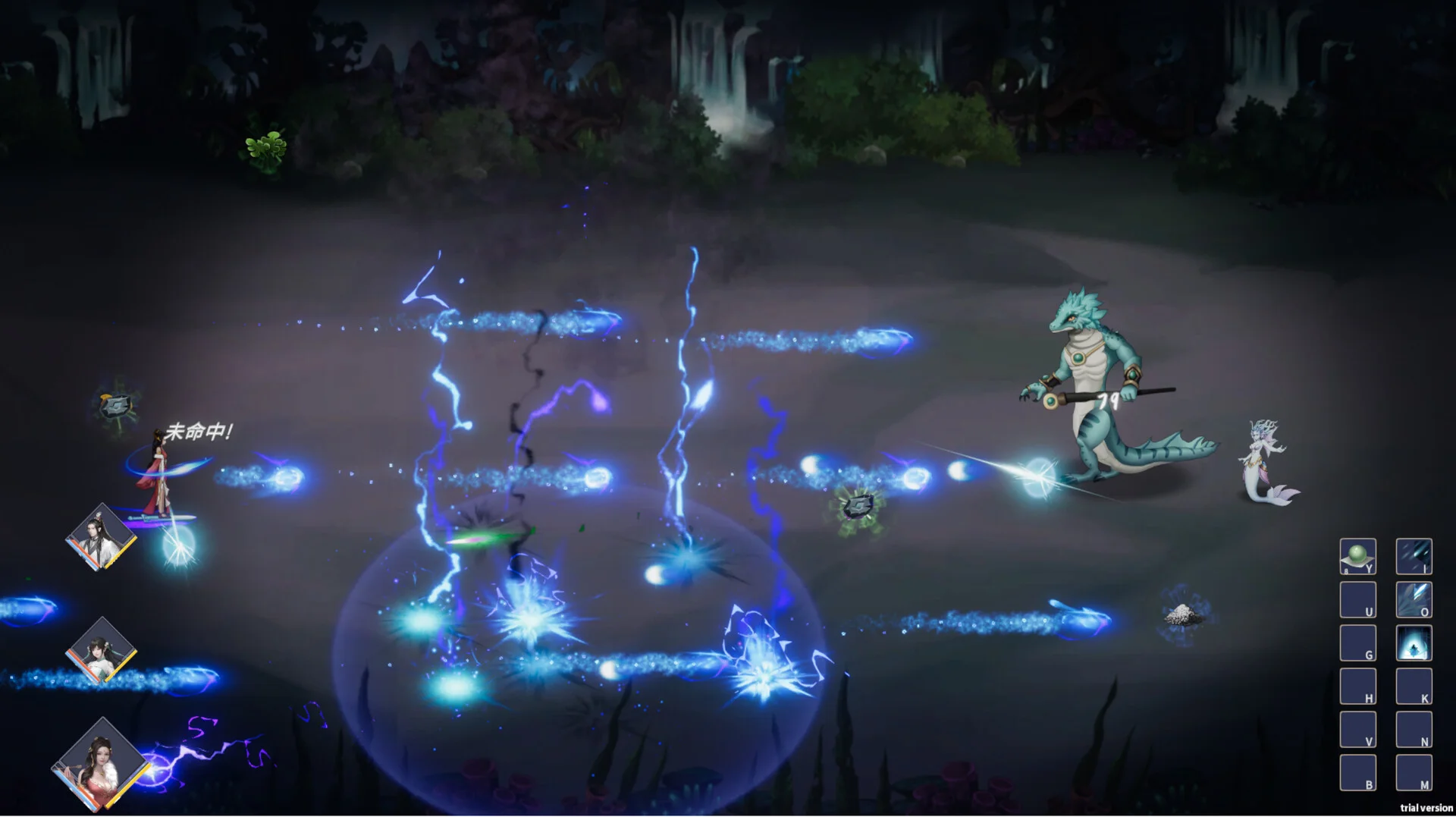
Task: Trigger the claw slash skill in slot O
Action: point(1415,599)
